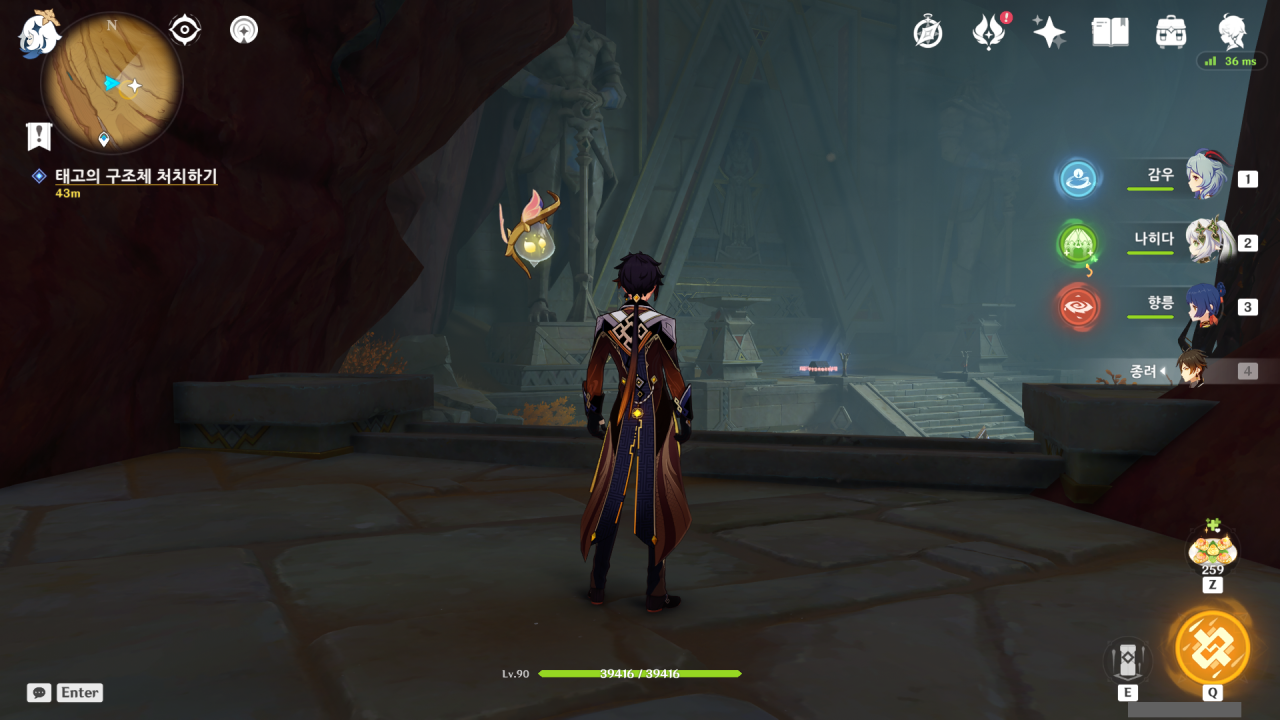Viewport: 1280px width, 720px height.
Task: Open the backpack inventory icon
Action: coord(1171,32)
